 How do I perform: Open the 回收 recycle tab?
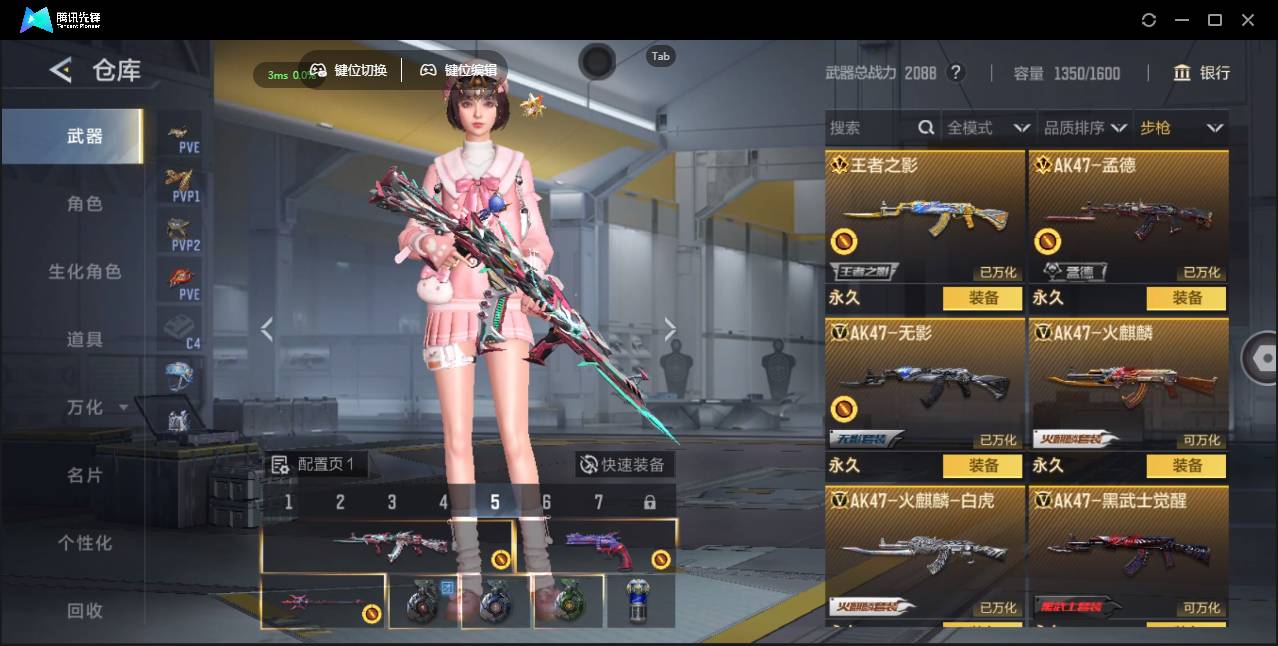click(x=85, y=610)
